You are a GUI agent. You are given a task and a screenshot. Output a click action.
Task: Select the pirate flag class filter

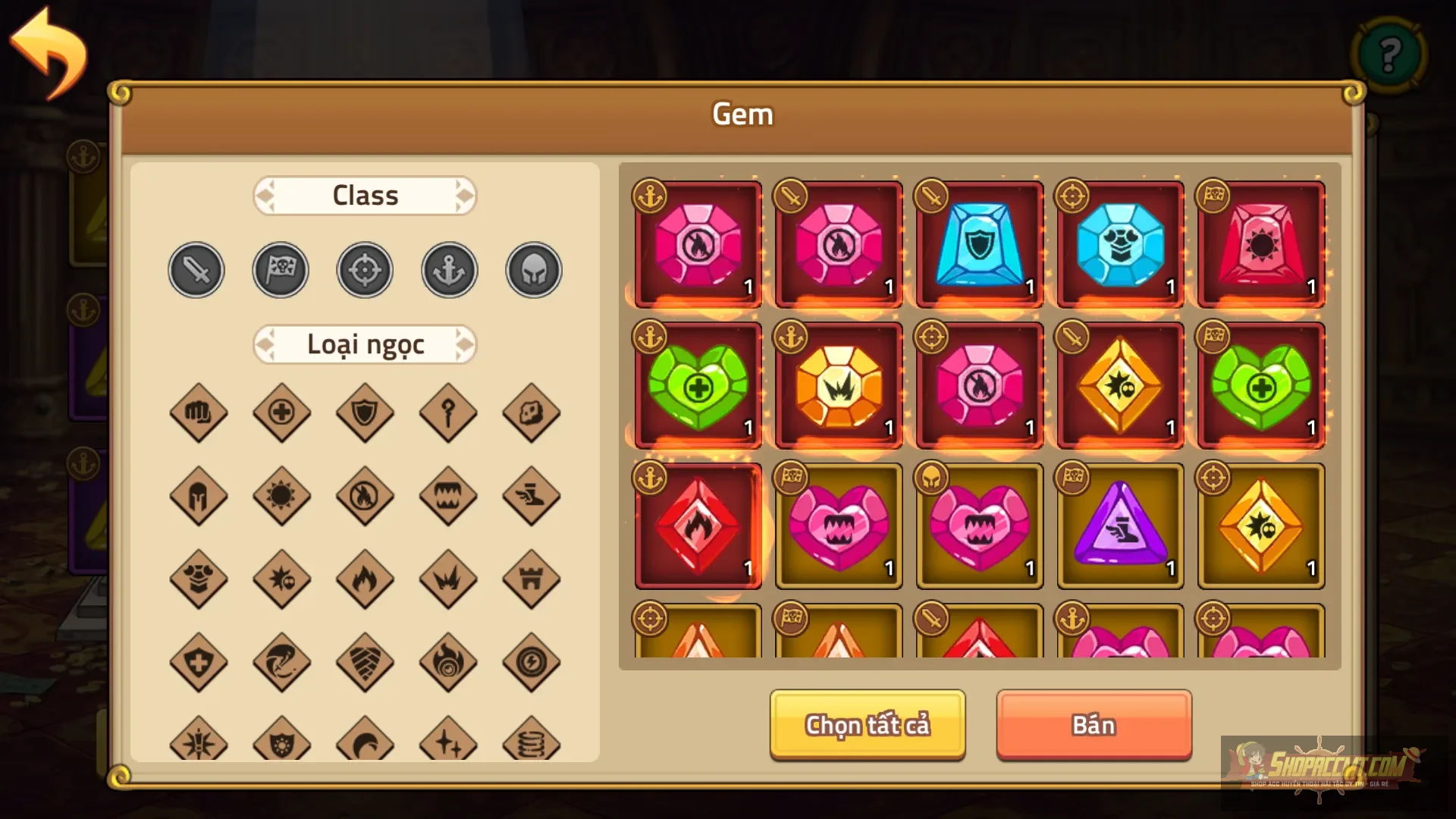281,269
